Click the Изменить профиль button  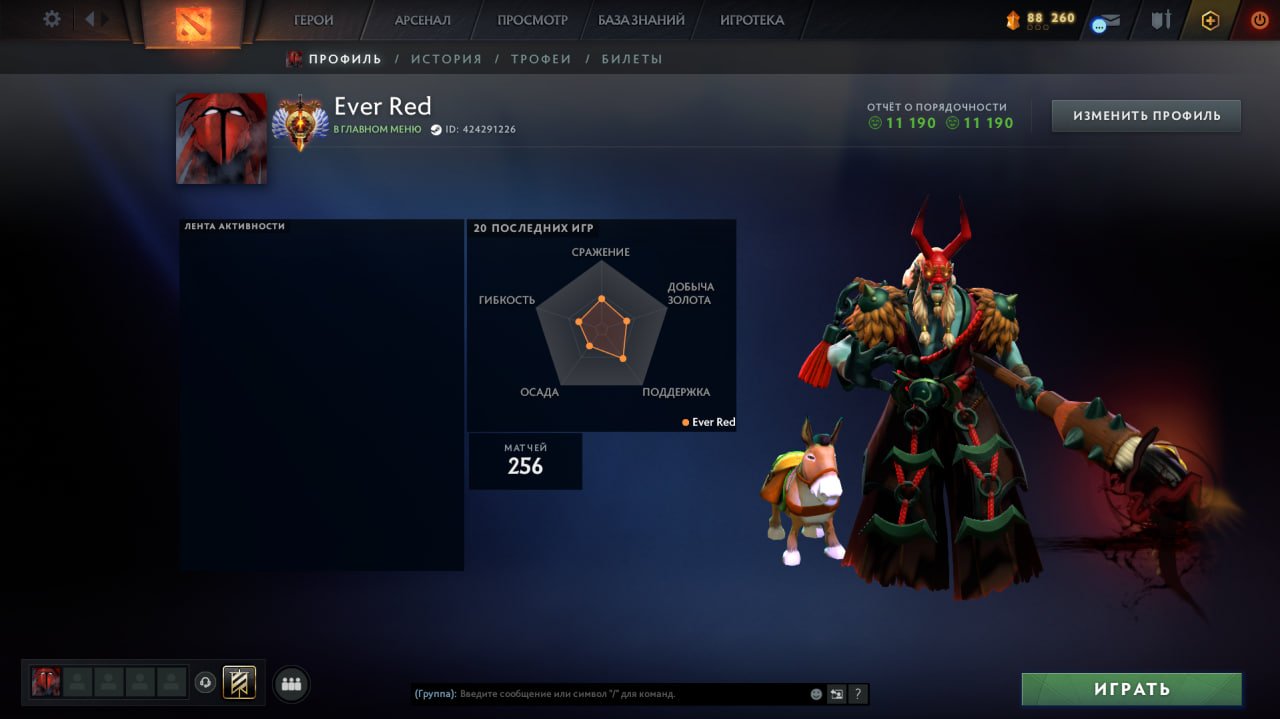pyautogui.click(x=1146, y=116)
